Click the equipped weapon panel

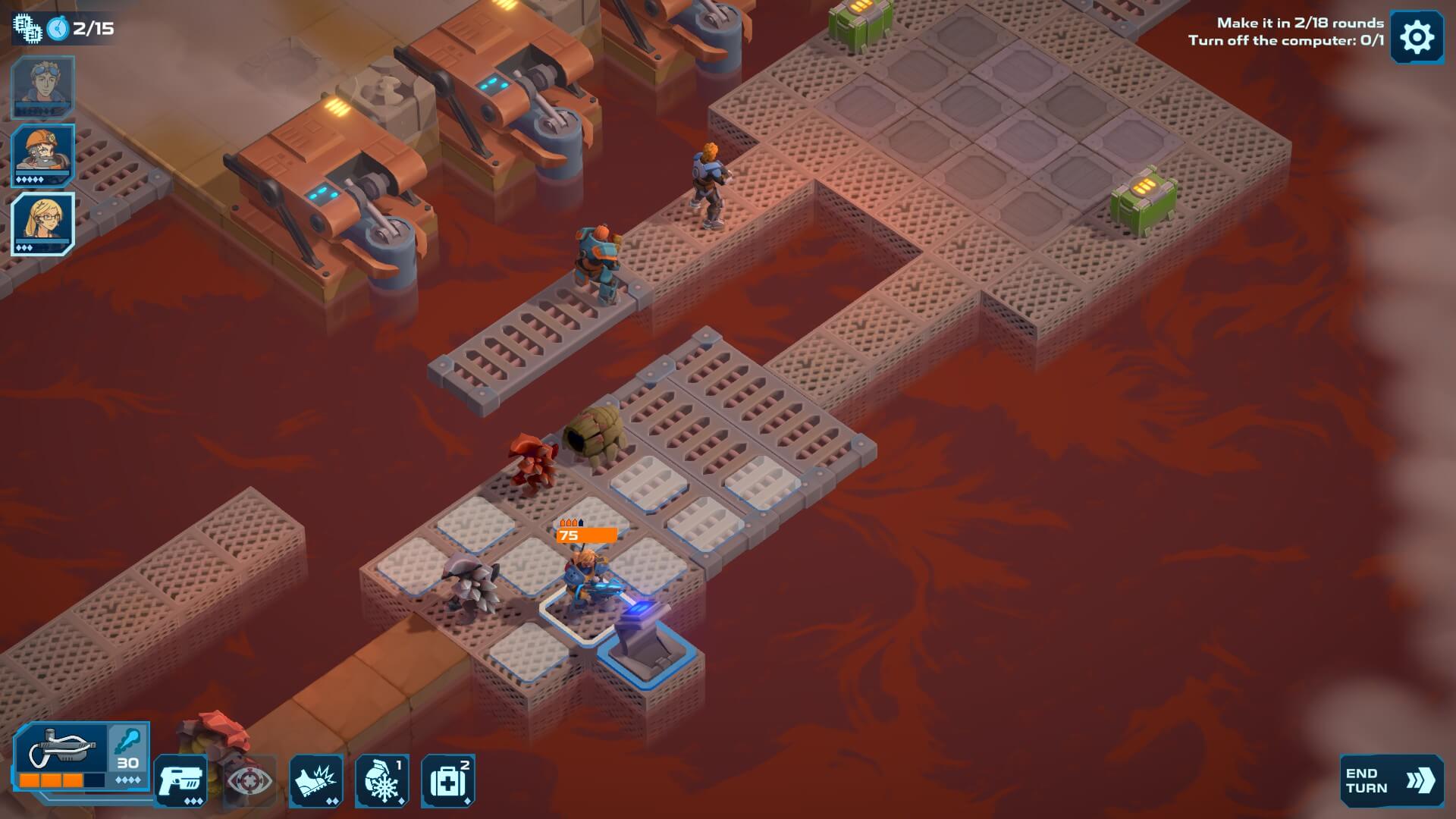click(x=62, y=755)
